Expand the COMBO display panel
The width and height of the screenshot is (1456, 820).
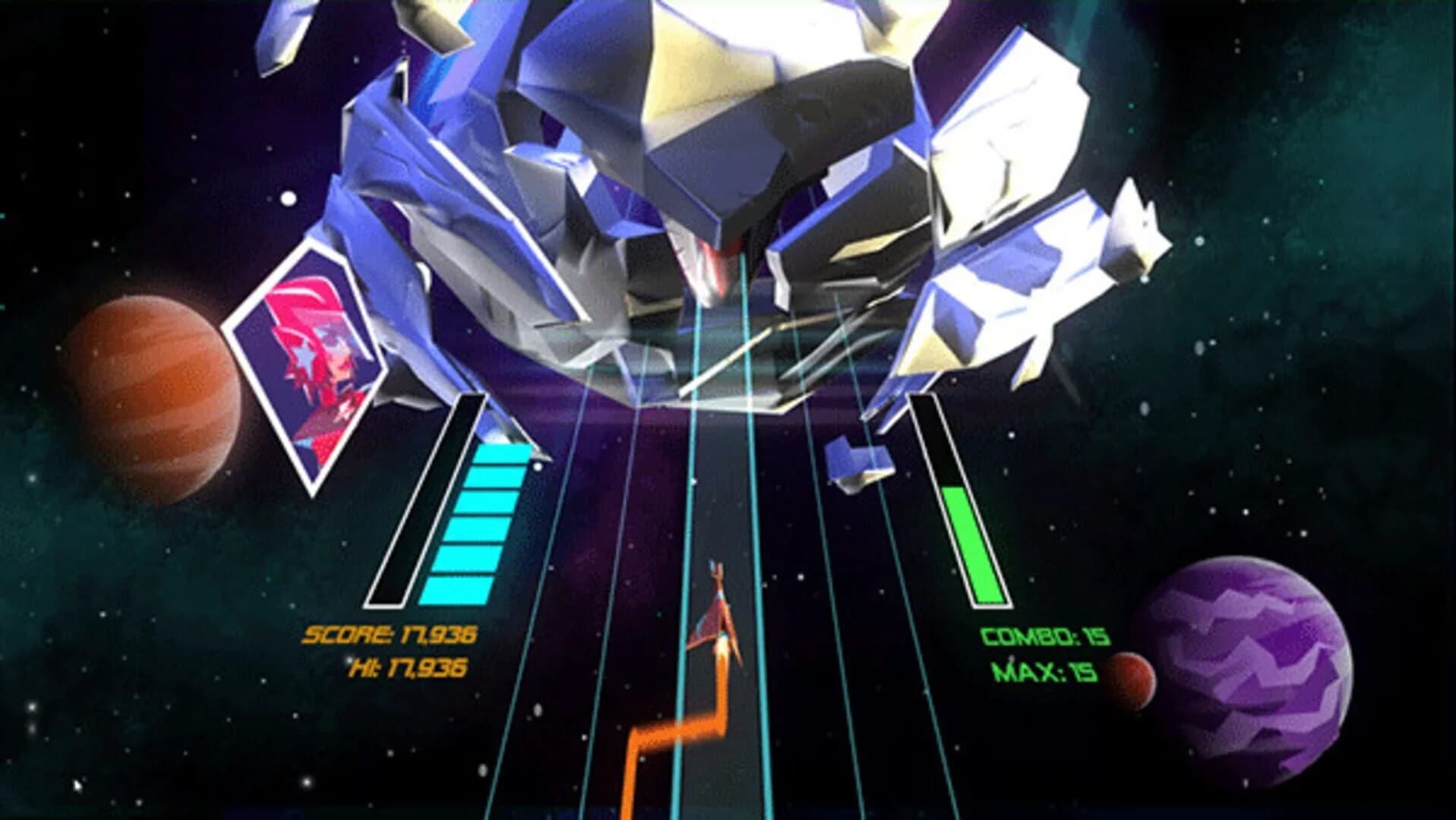(1044, 638)
